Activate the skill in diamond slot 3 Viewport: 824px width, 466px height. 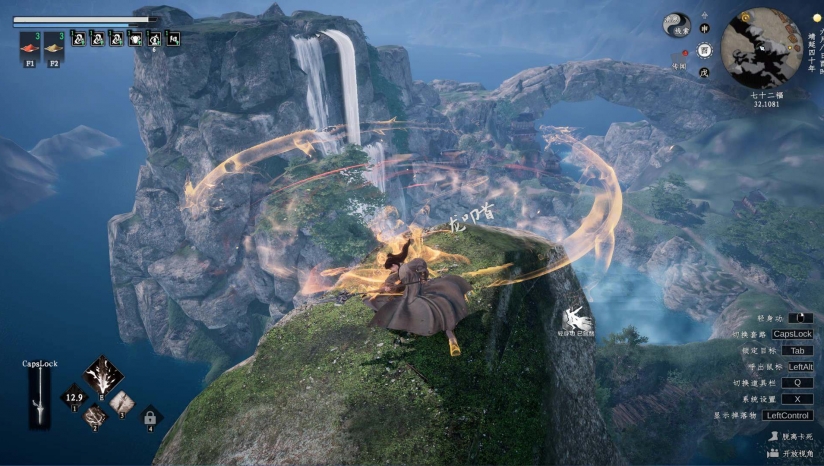click(x=122, y=401)
